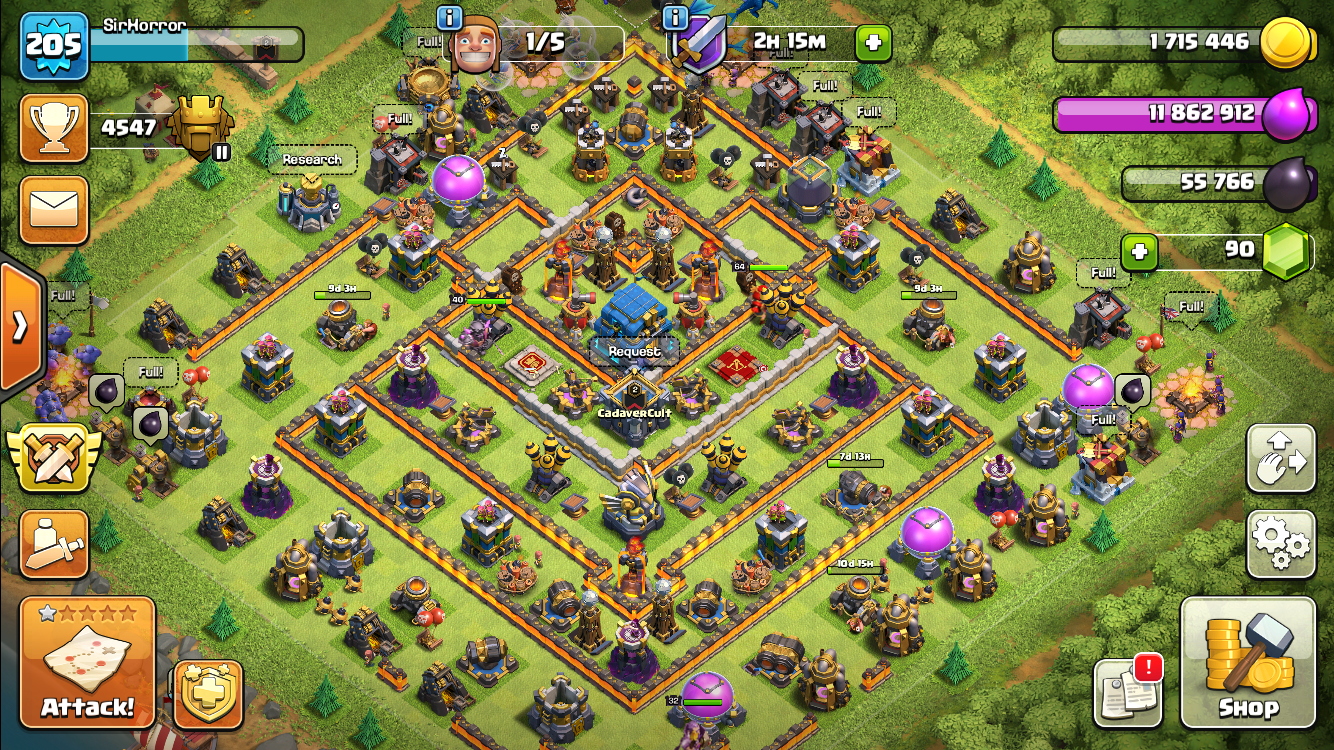This screenshot has height=750, width=1334.
Task: Add gems with the green plus button
Action: click(1139, 252)
